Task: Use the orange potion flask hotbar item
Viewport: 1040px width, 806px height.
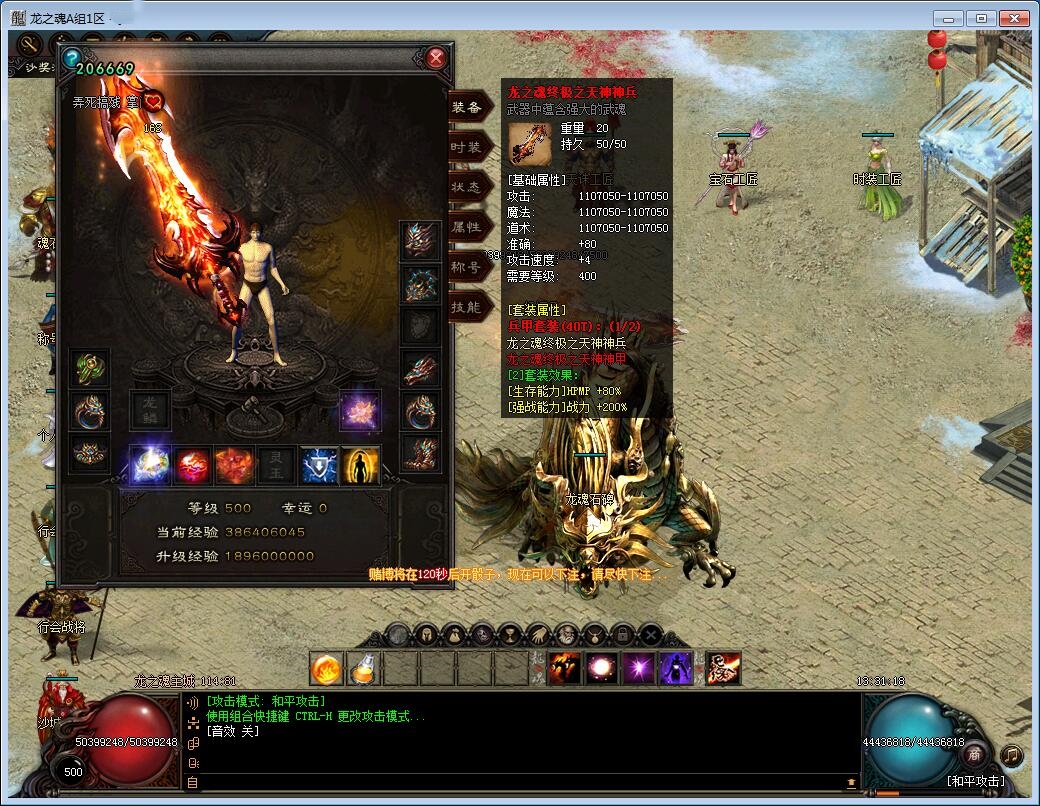Action: pos(363,668)
